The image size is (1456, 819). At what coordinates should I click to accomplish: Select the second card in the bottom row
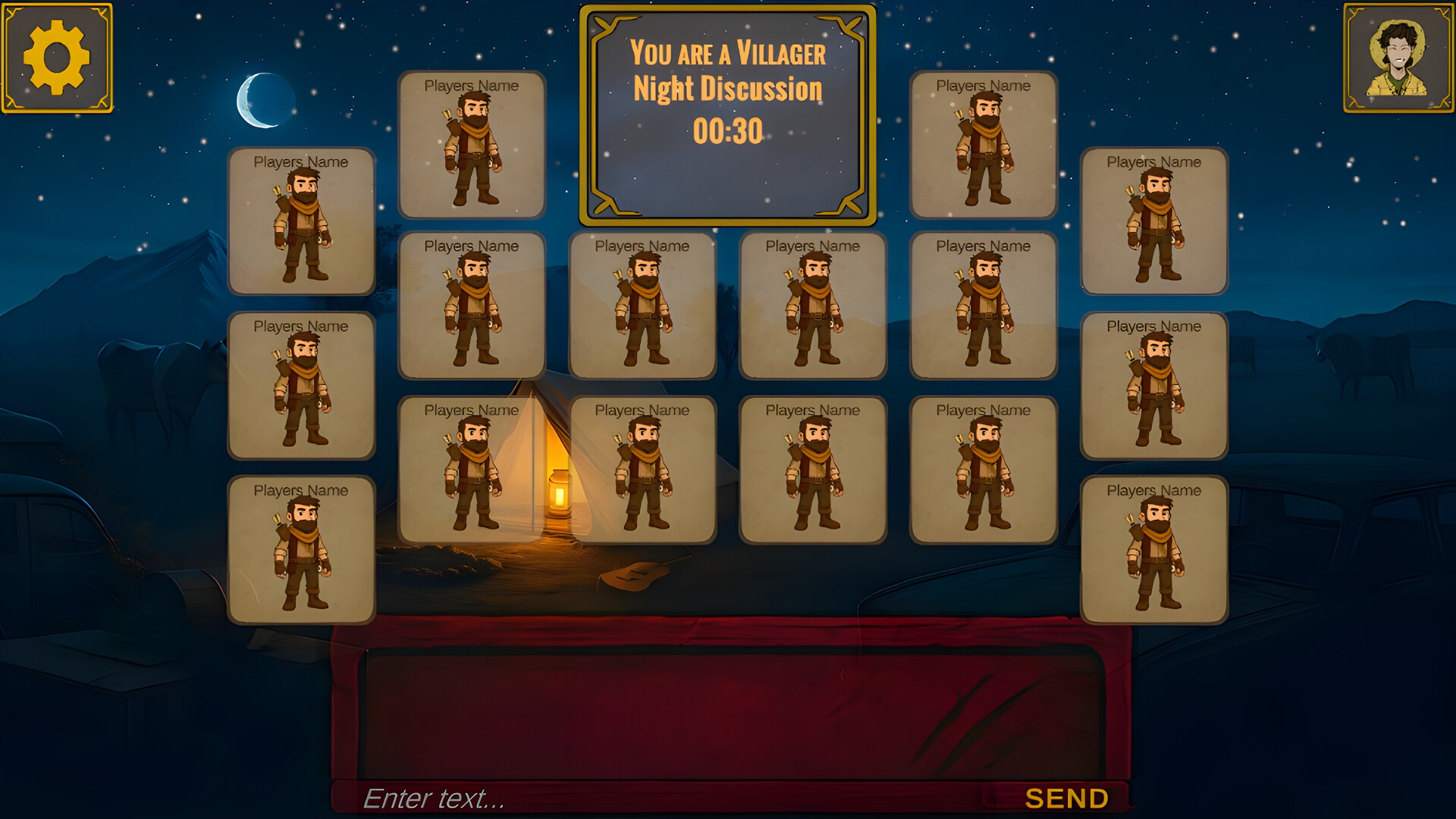tap(643, 470)
